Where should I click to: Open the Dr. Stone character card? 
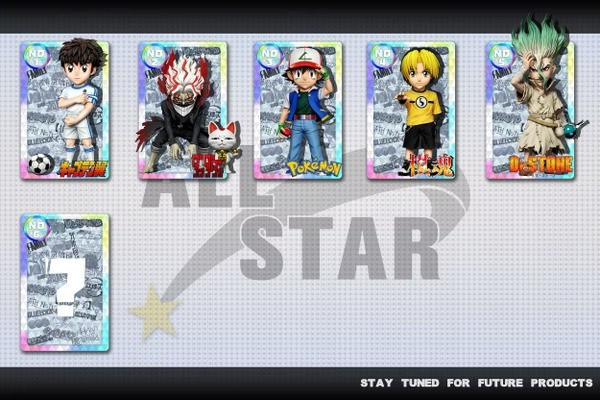530,108
